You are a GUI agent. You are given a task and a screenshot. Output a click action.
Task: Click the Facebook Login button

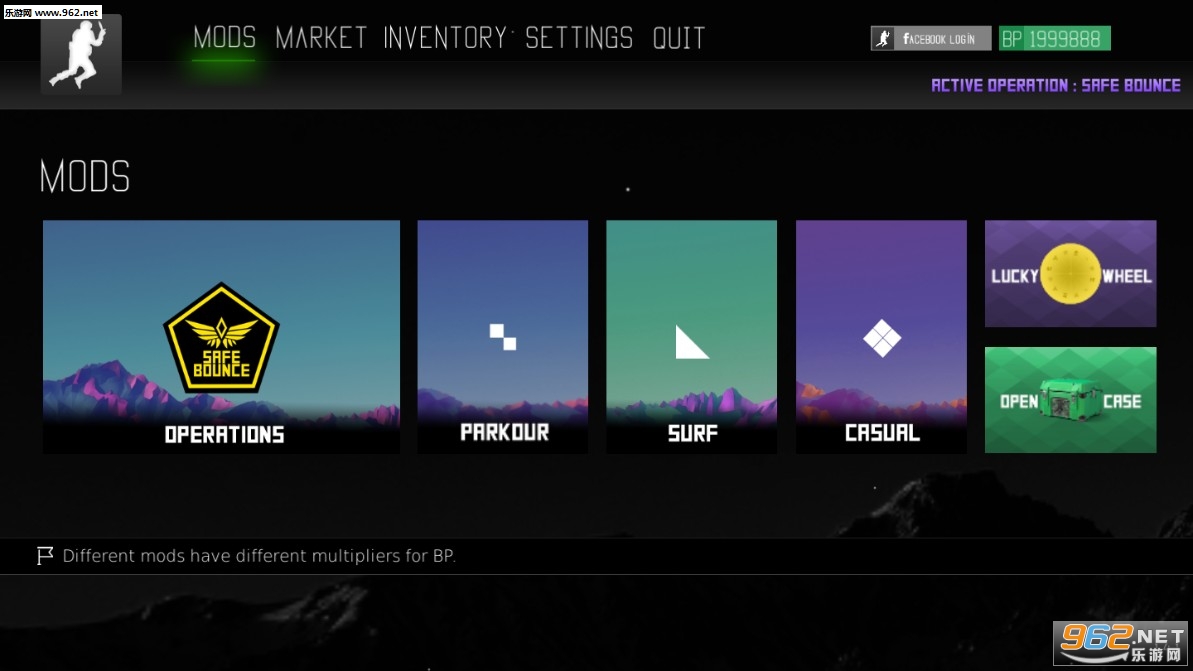(x=931, y=39)
